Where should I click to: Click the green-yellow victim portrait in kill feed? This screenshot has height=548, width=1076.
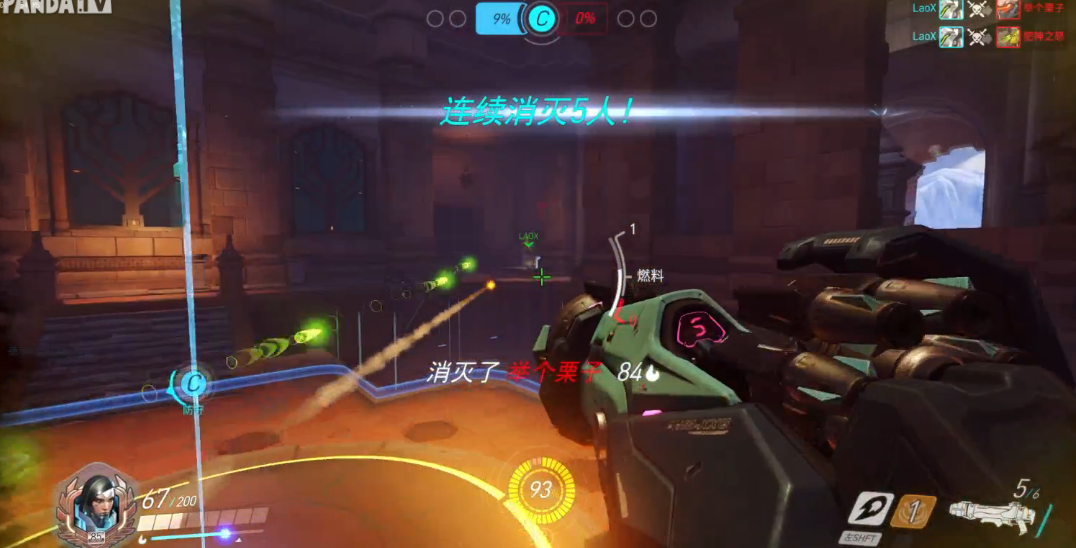pyautogui.click(x=1007, y=37)
